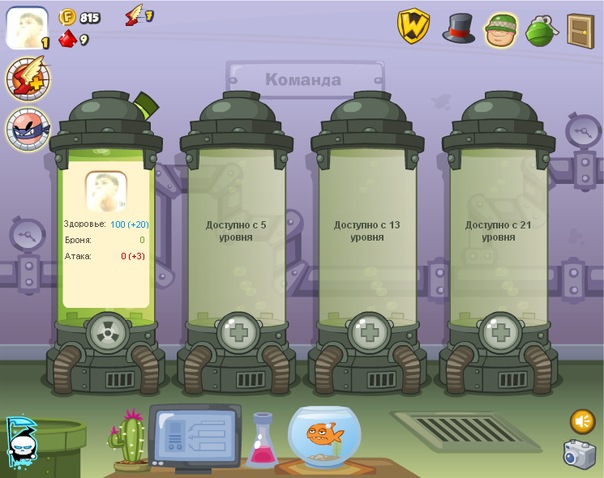Open the masked ninja face icon
Image resolution: width=604 pixels, height=478 pixels.
[24, 128]
